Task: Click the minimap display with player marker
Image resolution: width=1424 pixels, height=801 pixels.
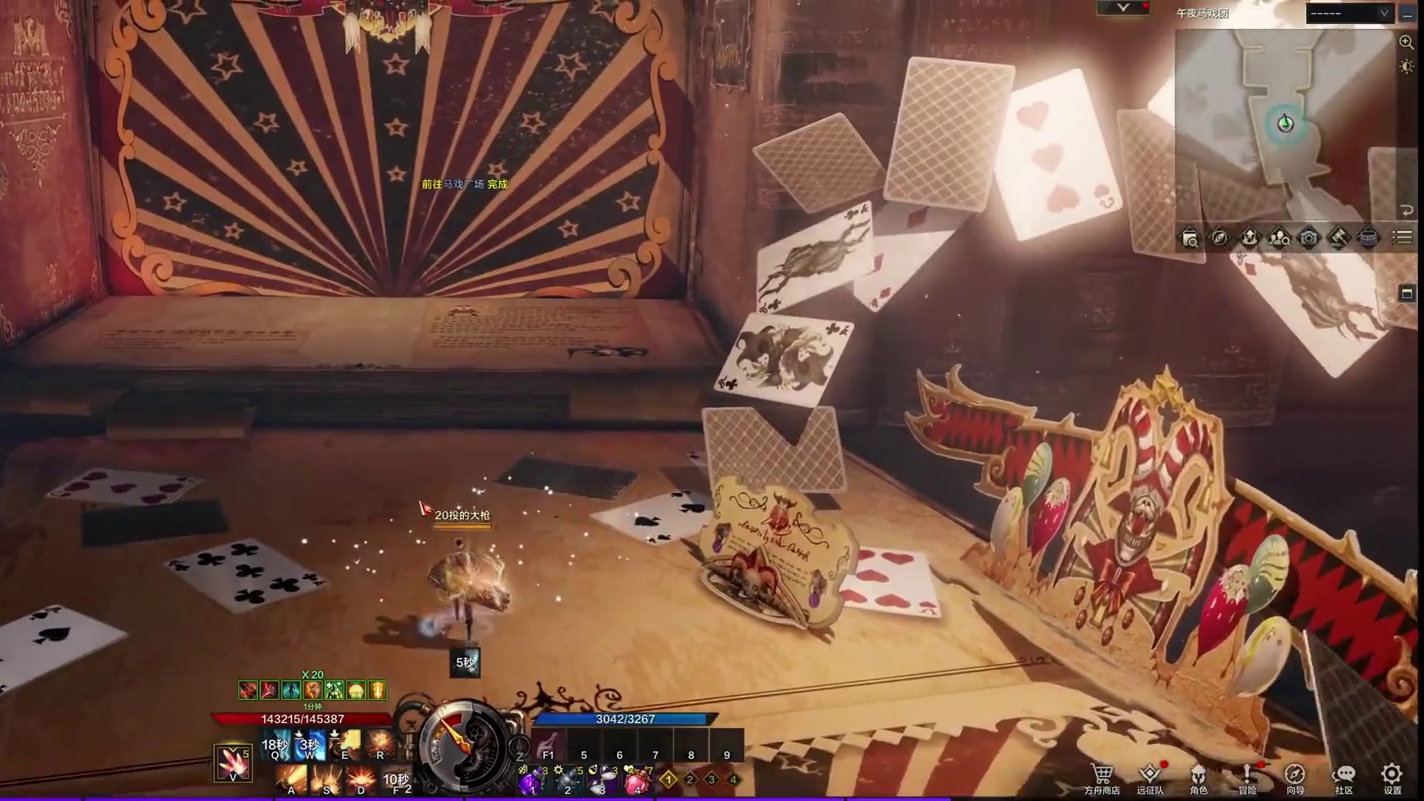Action: tap(1285, 124)
